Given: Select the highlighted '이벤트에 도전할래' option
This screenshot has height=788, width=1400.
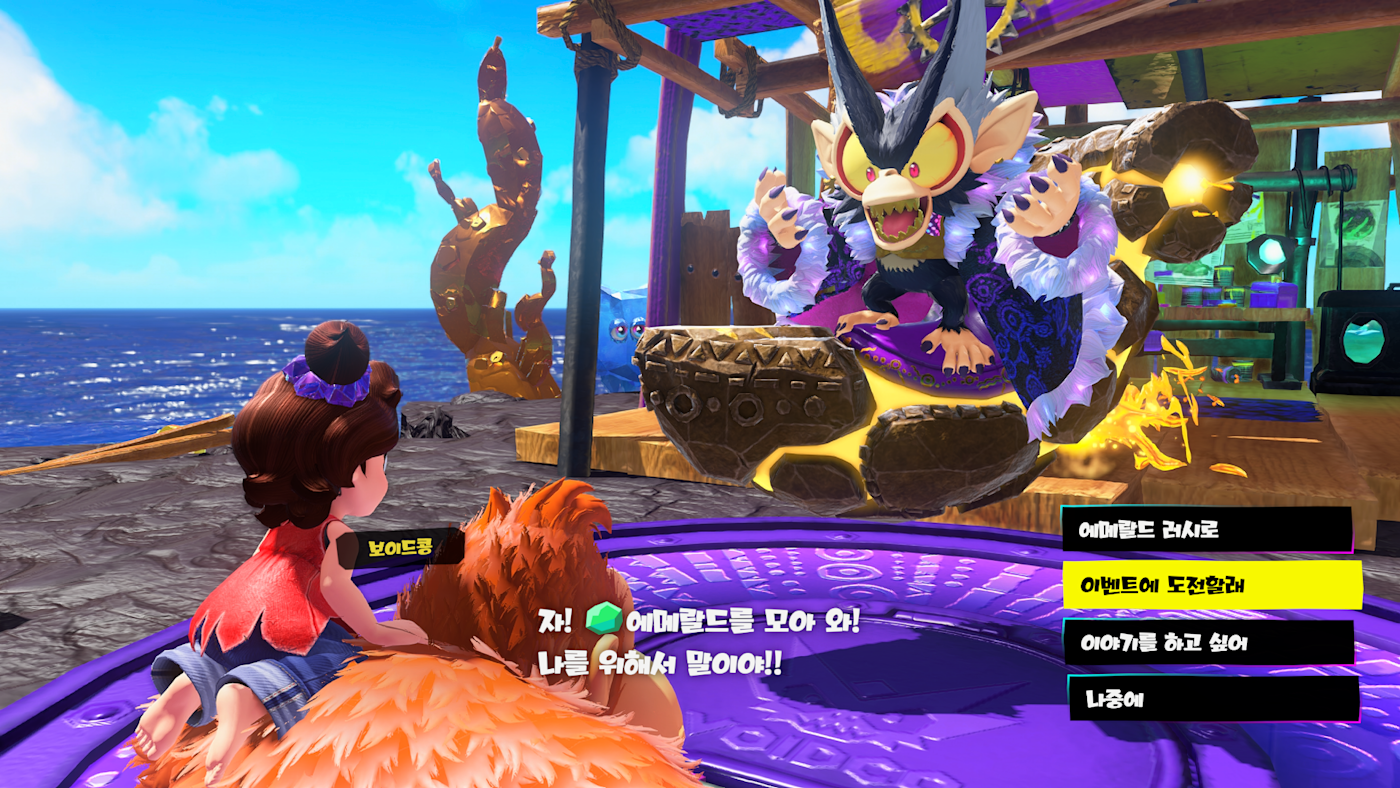Looking at the screenshot, I should point(1212,585).
